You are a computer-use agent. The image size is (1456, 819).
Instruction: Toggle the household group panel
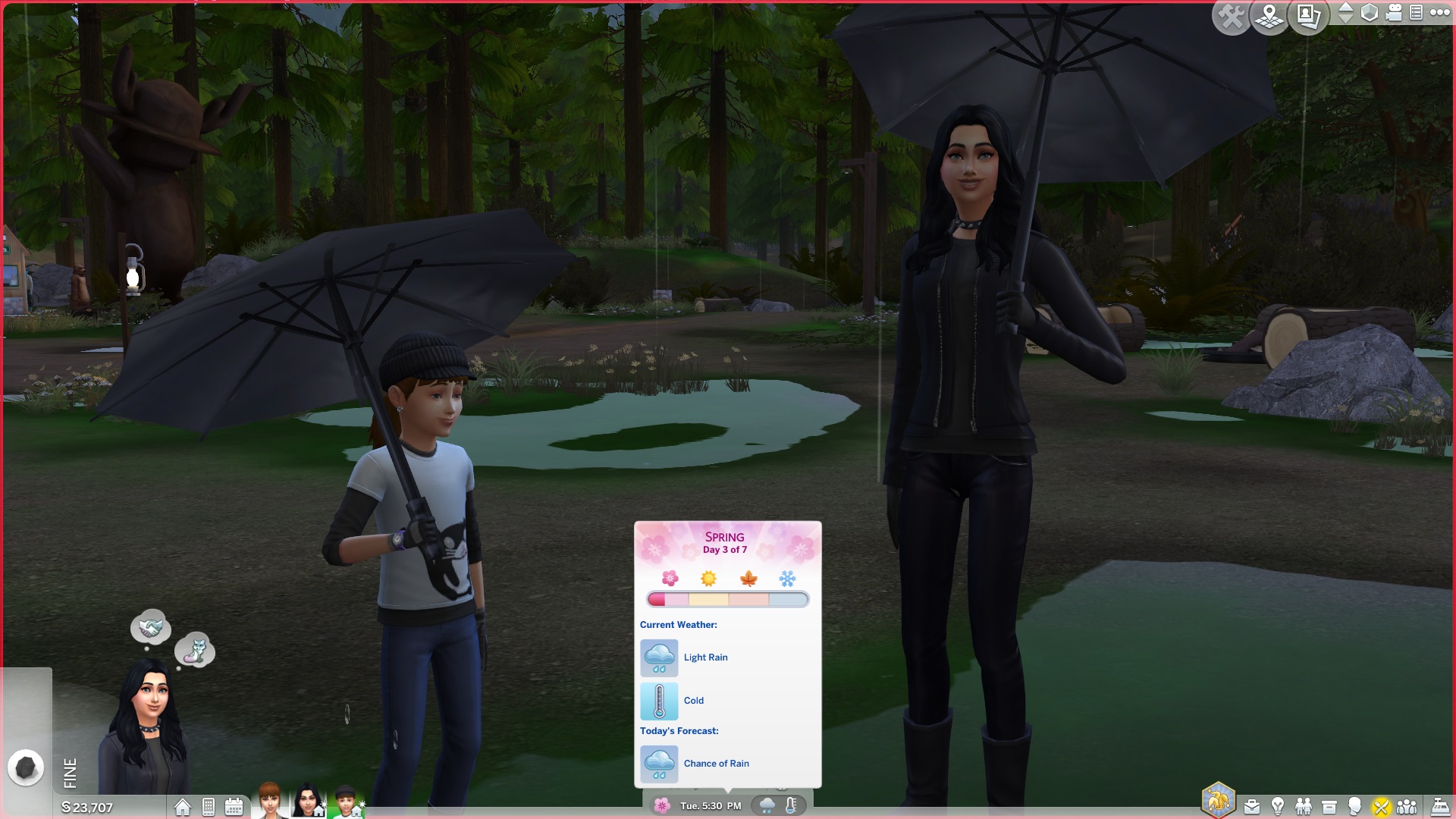click(1406, 805)
